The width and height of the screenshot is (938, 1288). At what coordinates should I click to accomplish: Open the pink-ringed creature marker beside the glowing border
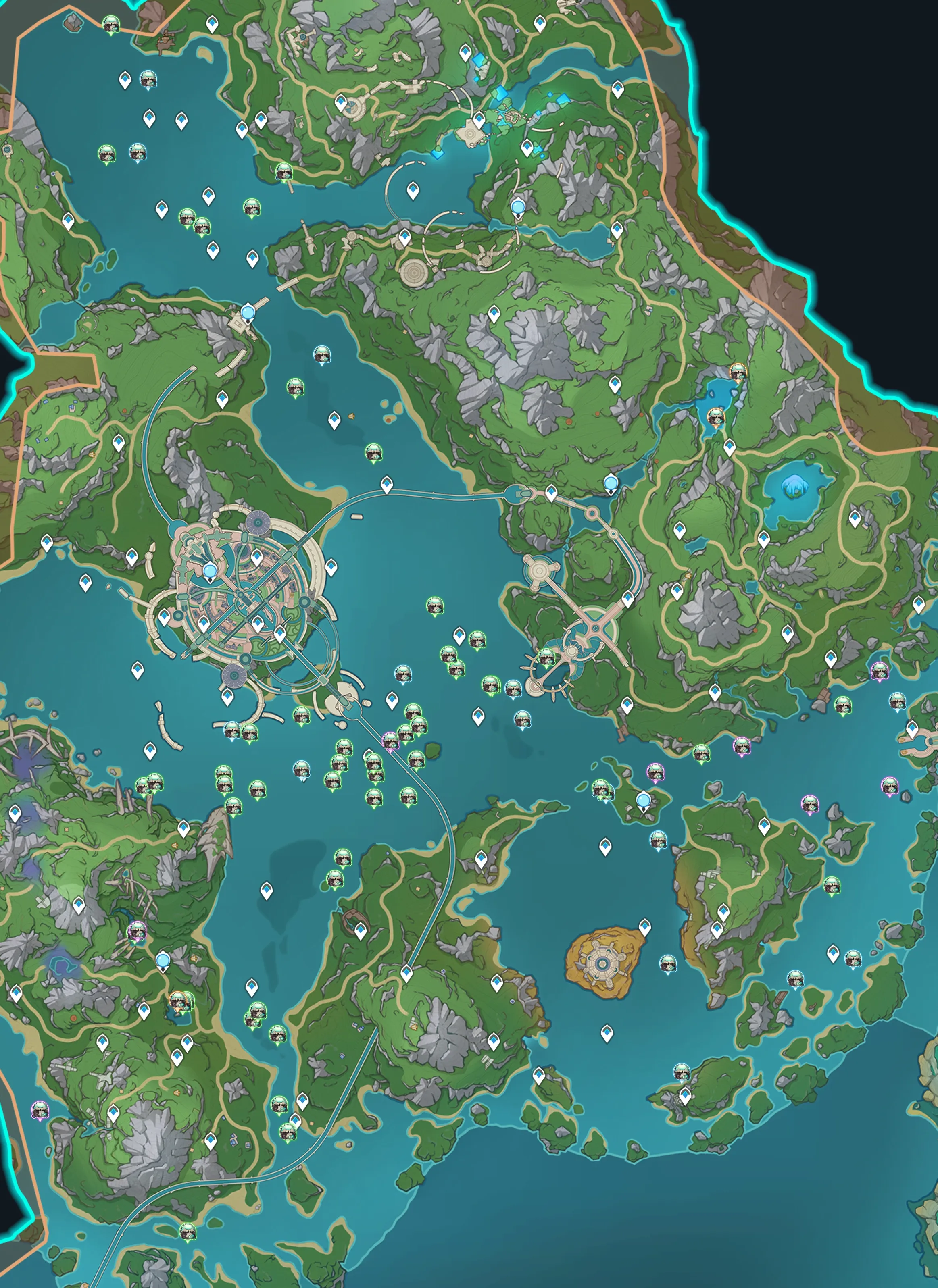(x=39, y=1109)
